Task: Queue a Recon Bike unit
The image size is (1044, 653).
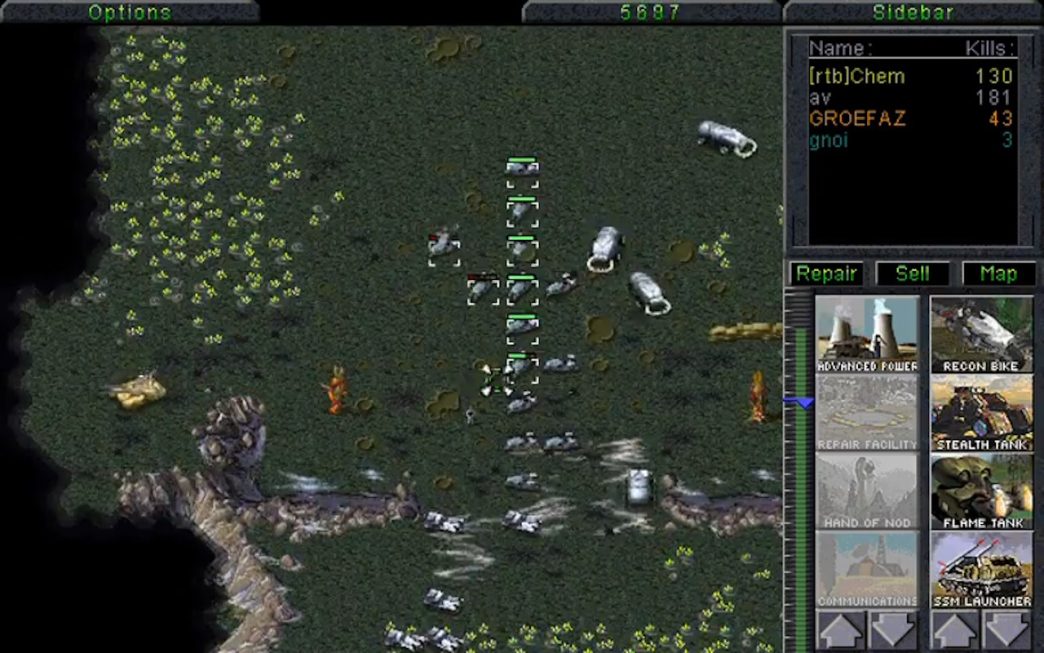Action: tap(981, 334)
